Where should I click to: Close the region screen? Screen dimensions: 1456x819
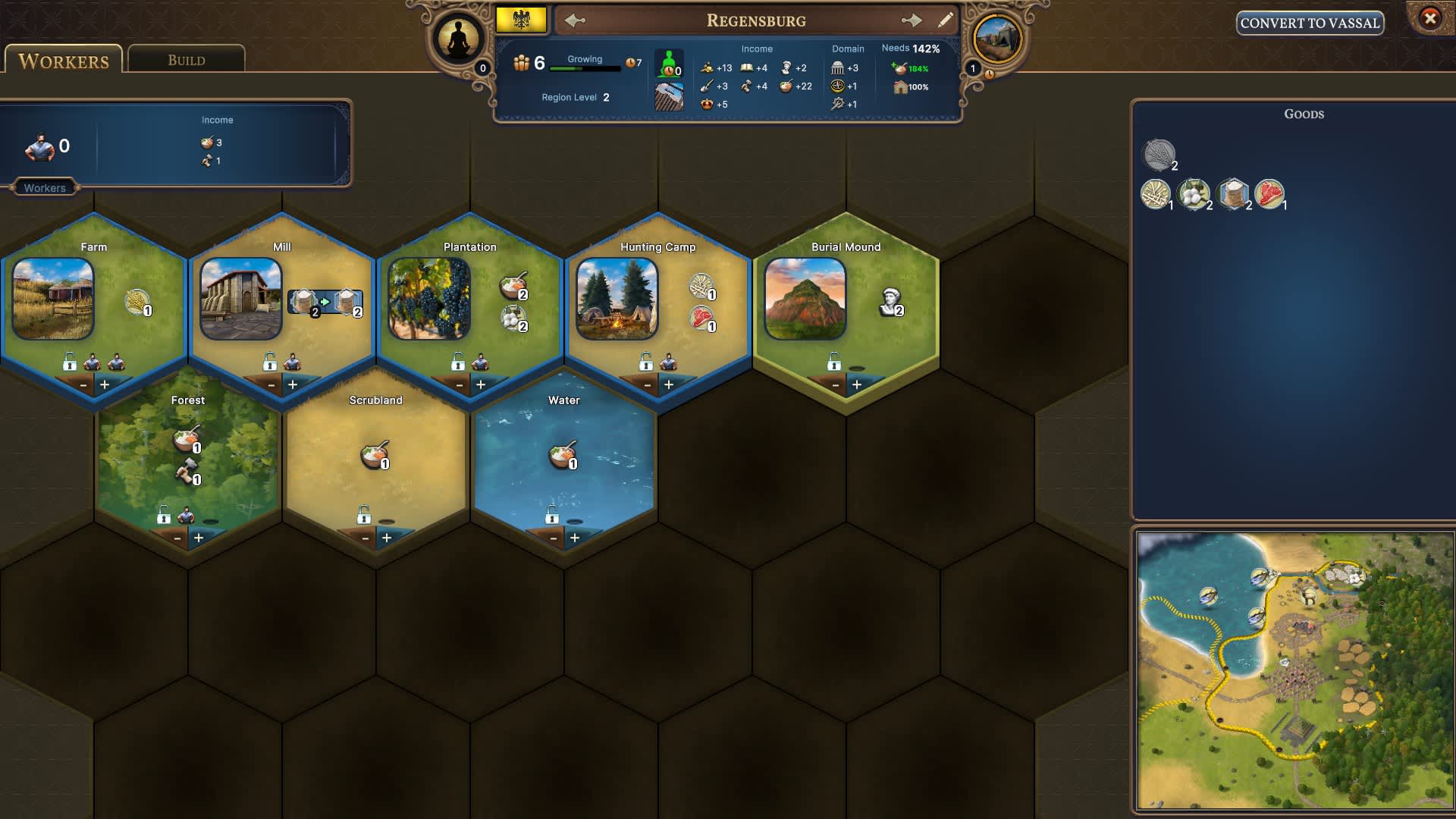[x=1430, y=17]
